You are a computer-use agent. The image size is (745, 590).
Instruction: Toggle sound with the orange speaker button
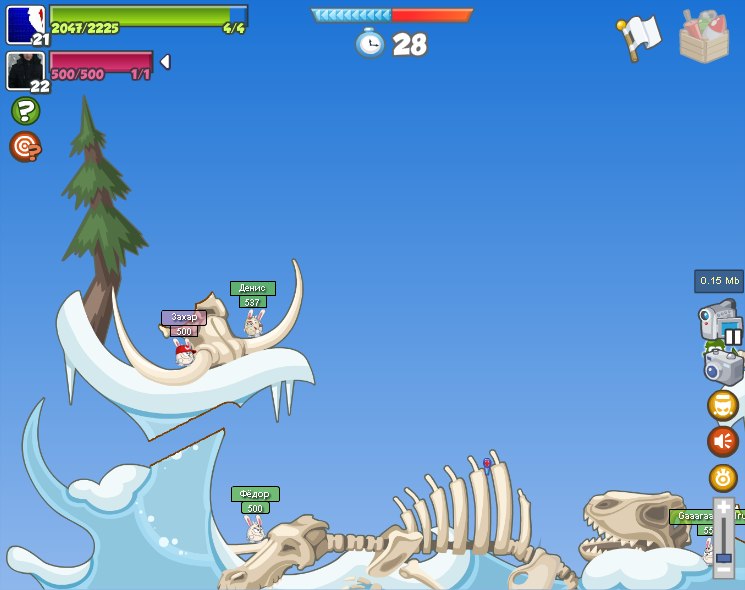(723, 441)
